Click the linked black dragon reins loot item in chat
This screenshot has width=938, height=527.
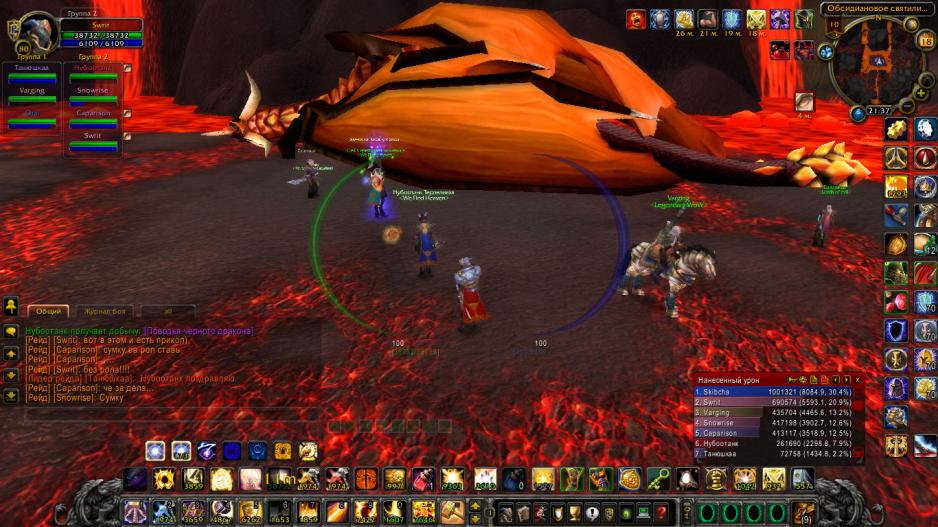click(x=198, y=331)
